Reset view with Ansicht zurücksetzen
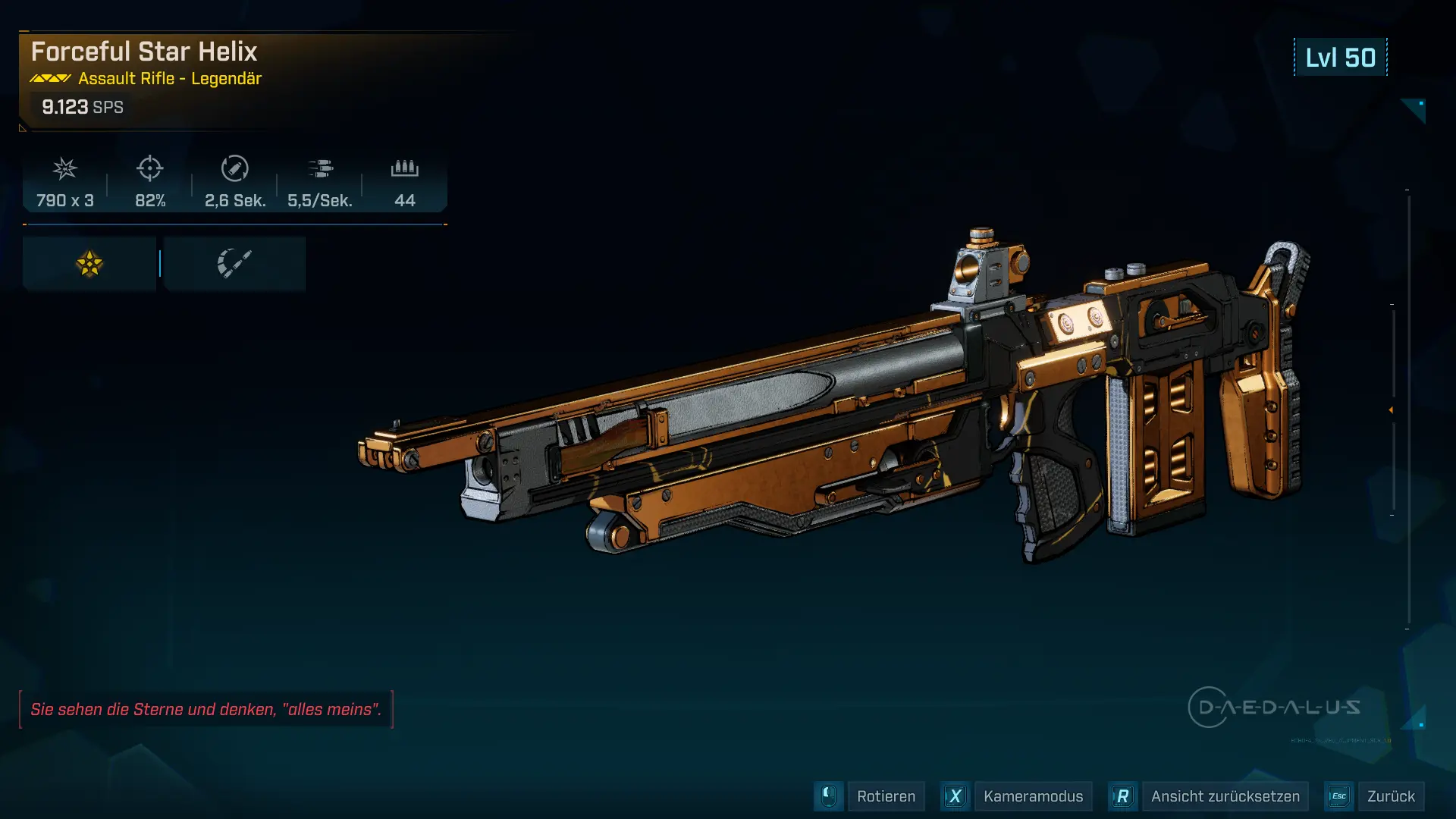Screen dimensions: 1456x819 click(1225, 796)
